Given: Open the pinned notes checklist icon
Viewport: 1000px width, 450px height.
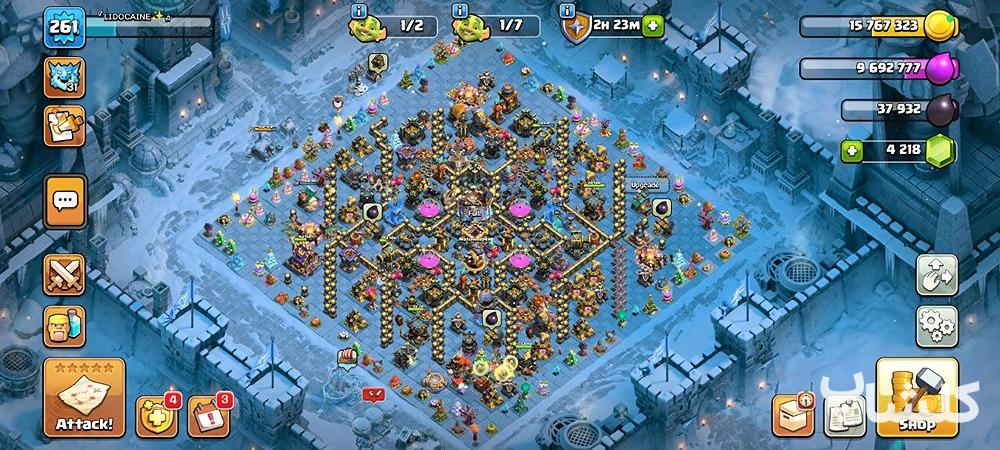Looking at the screenshot, I should click(x=846, y=414).
